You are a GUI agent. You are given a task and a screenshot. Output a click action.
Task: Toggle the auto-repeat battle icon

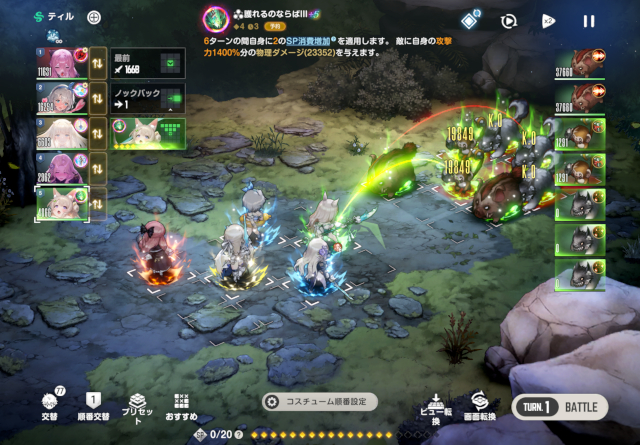click(x=509, y=20)
